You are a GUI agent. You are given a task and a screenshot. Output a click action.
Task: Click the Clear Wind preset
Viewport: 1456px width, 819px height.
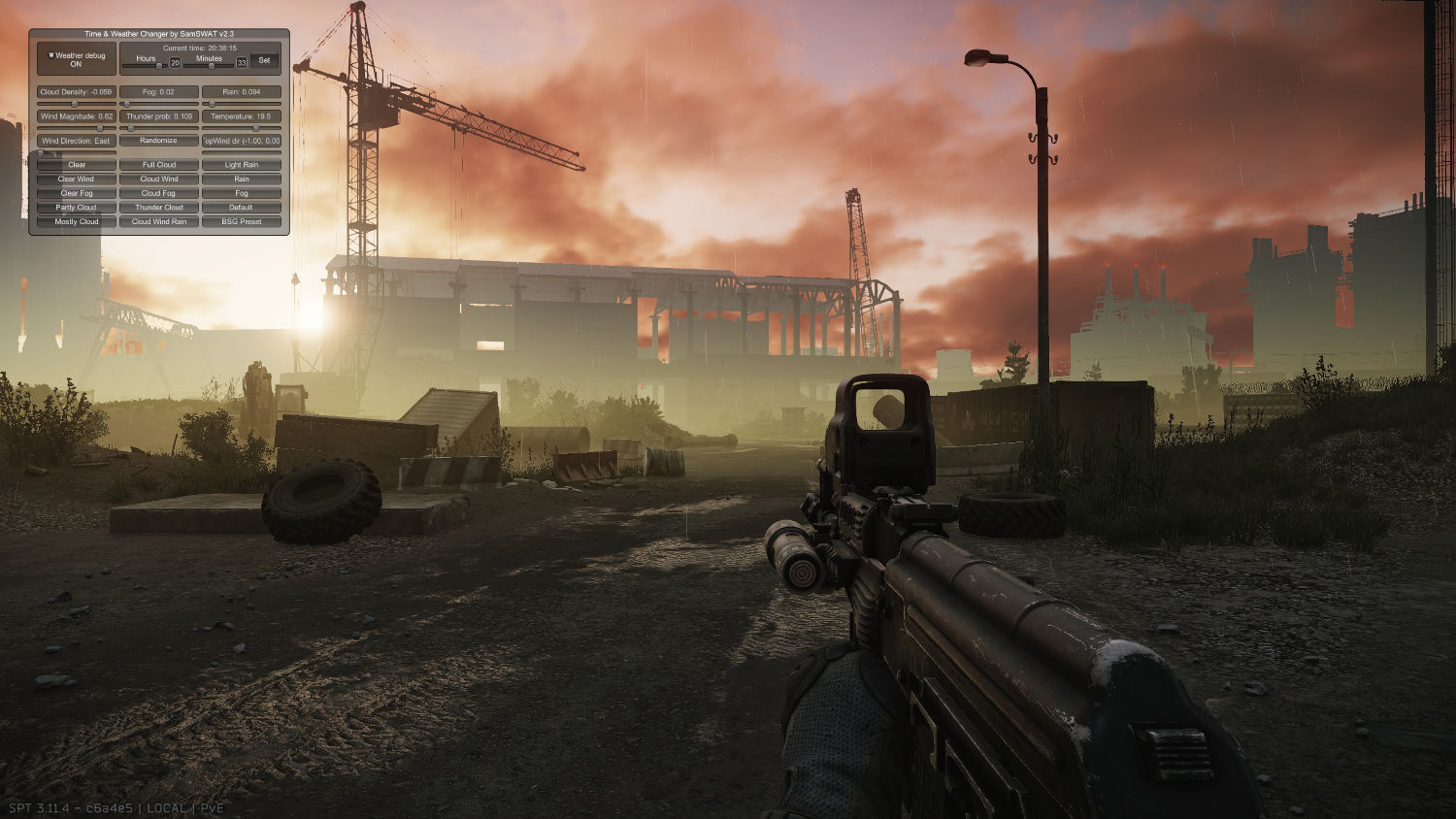[x=77, y=179]
